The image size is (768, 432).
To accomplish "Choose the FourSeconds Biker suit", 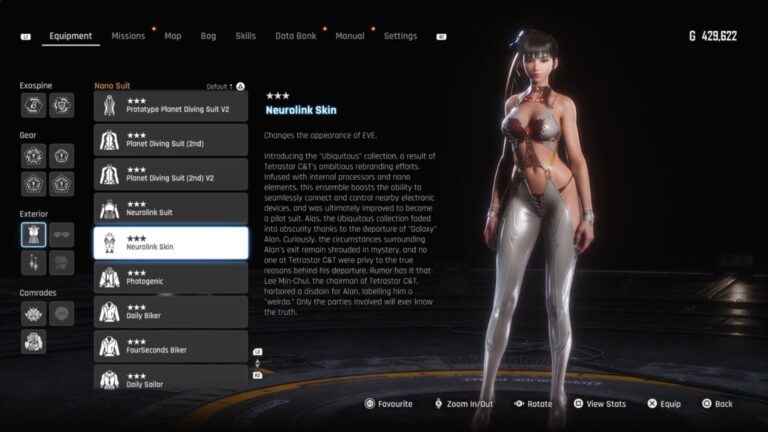I will coord(171,346).
